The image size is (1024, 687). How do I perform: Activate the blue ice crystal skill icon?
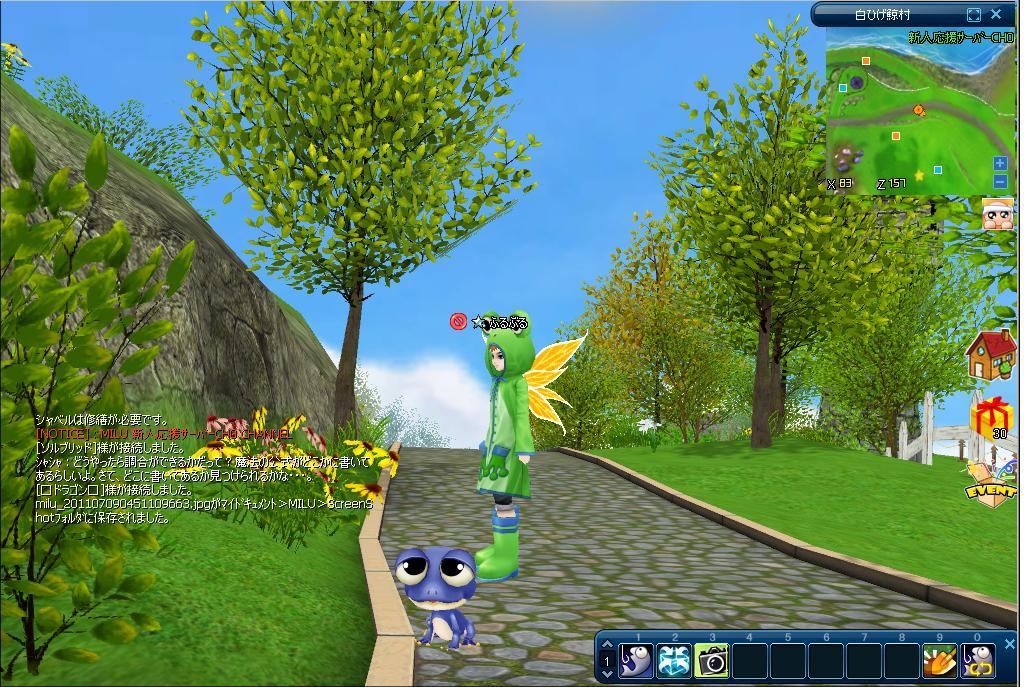(674, 660)
